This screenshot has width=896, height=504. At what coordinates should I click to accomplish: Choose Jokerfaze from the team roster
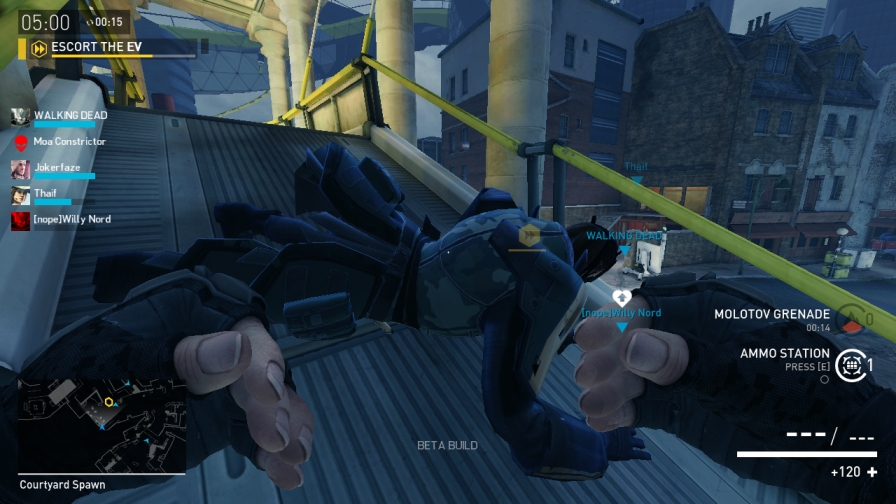(56, 168)
